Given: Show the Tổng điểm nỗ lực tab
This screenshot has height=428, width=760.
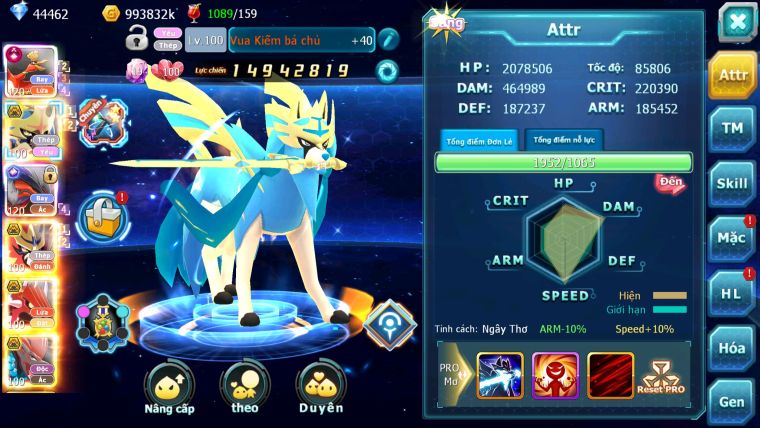Looking at the screenshot, I should pos(564,140).
